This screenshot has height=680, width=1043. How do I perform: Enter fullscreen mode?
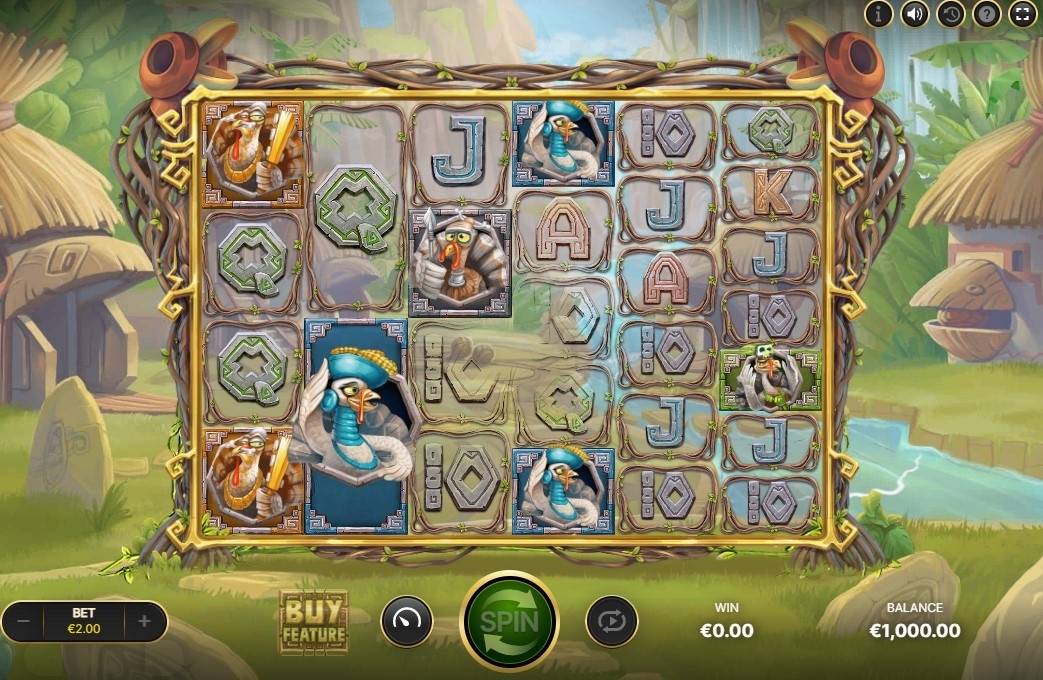pyautogui.click(x=1021, y=13)
